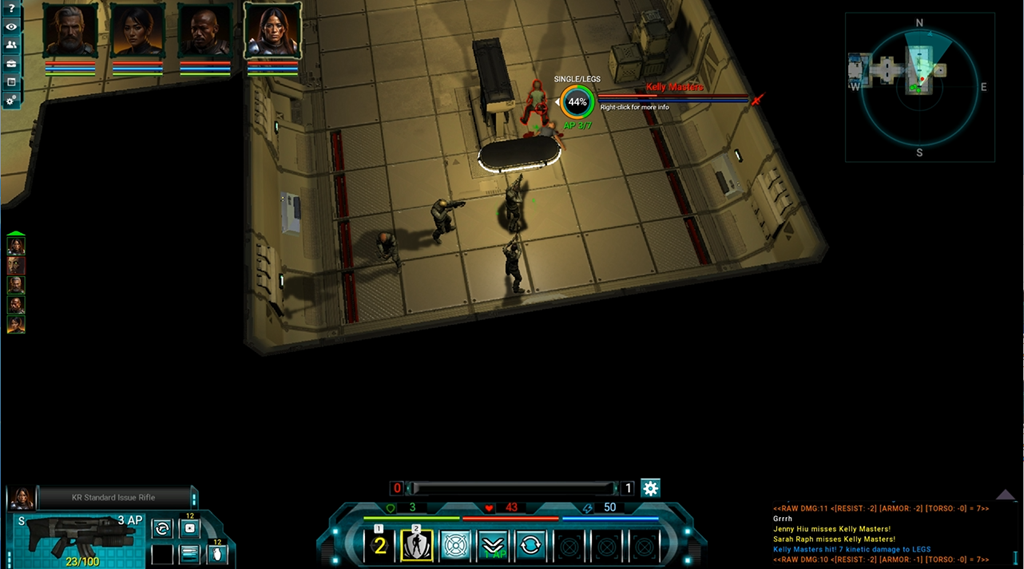This screenshot has width=1024, height=569.
Task: Open the squad roster icon
Action: (x=11, y=45)
